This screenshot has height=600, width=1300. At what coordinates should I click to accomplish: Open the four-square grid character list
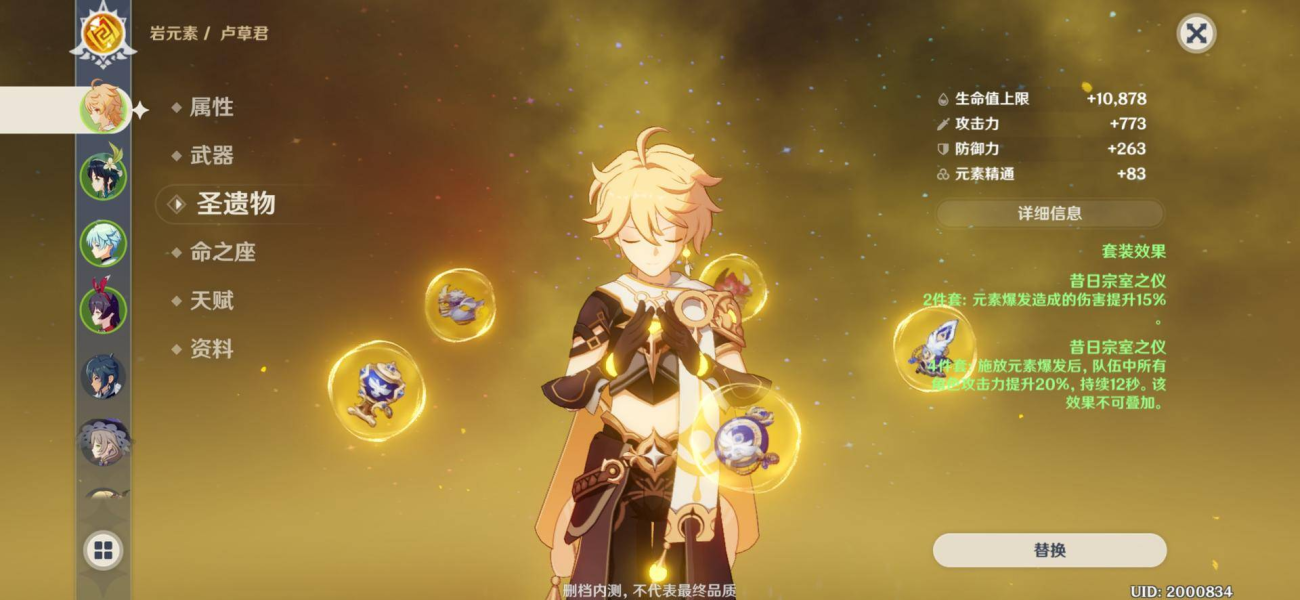coord(103,550)
